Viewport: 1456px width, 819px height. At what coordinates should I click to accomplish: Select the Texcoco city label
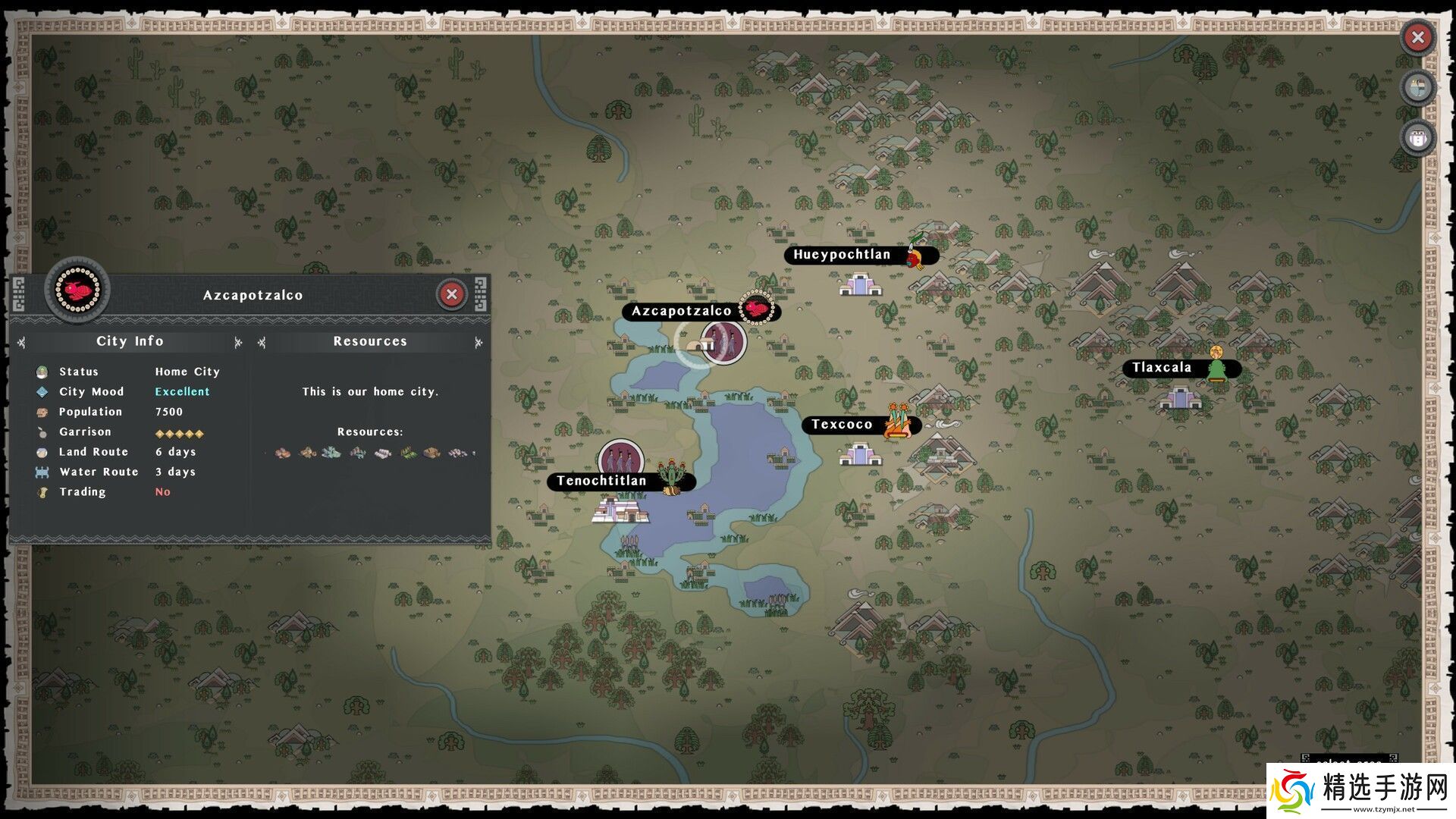coord(842,425)
